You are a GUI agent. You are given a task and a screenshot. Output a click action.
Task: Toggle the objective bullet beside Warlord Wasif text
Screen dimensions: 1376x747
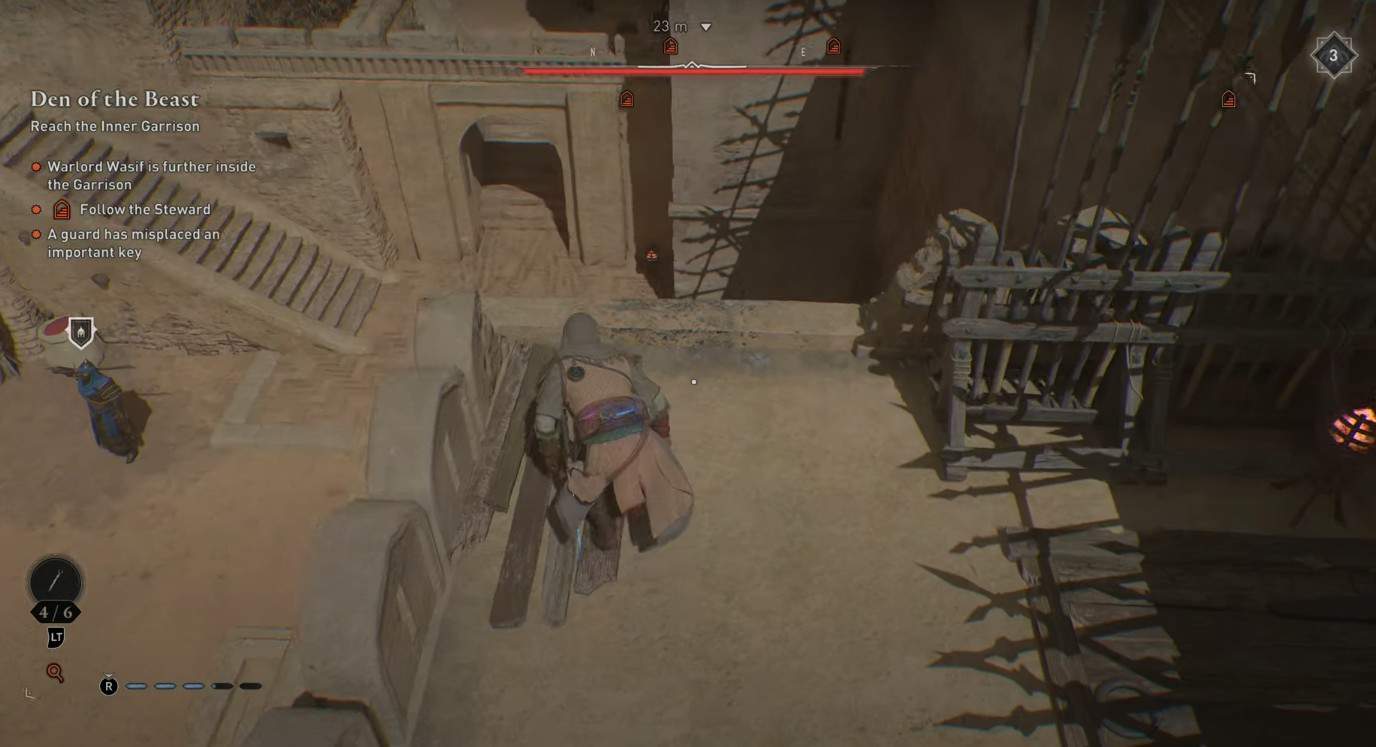pyautogui.click(x=36, y=166)
